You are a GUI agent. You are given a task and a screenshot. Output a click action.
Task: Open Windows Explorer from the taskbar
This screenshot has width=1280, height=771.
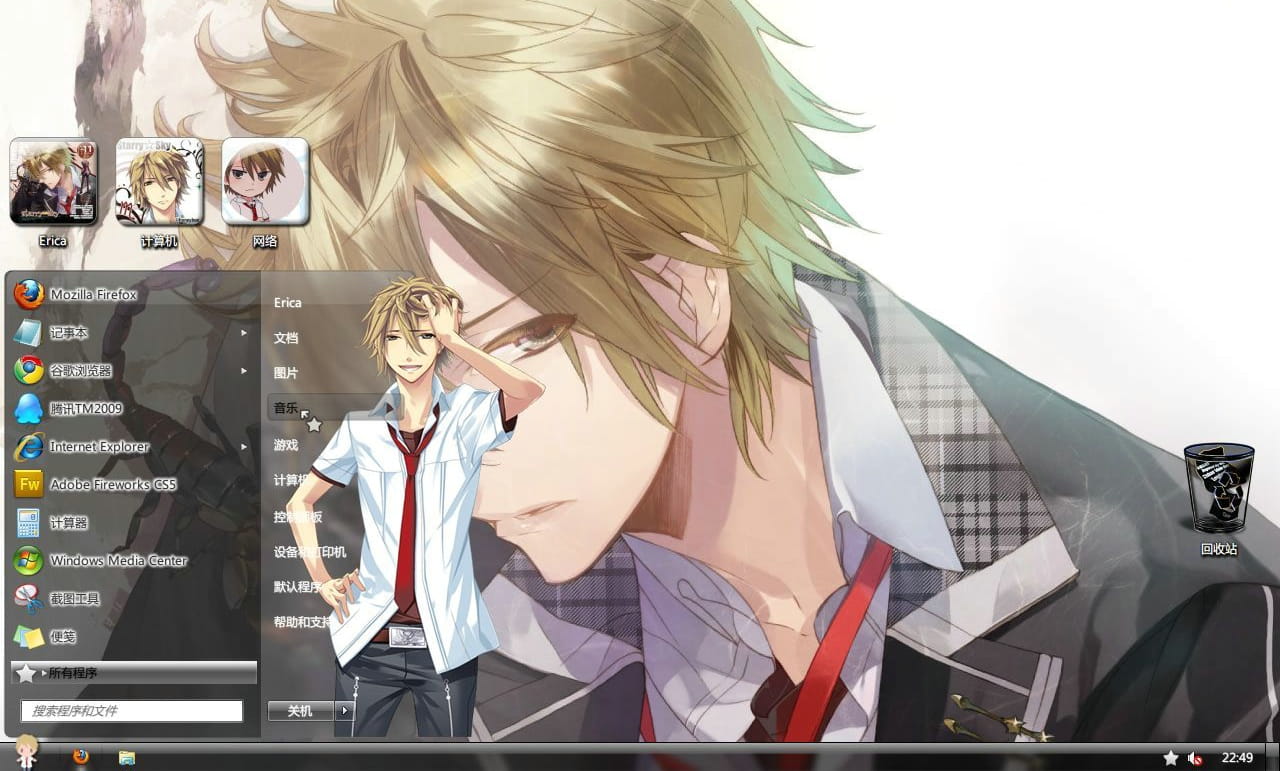pos(124,757)
